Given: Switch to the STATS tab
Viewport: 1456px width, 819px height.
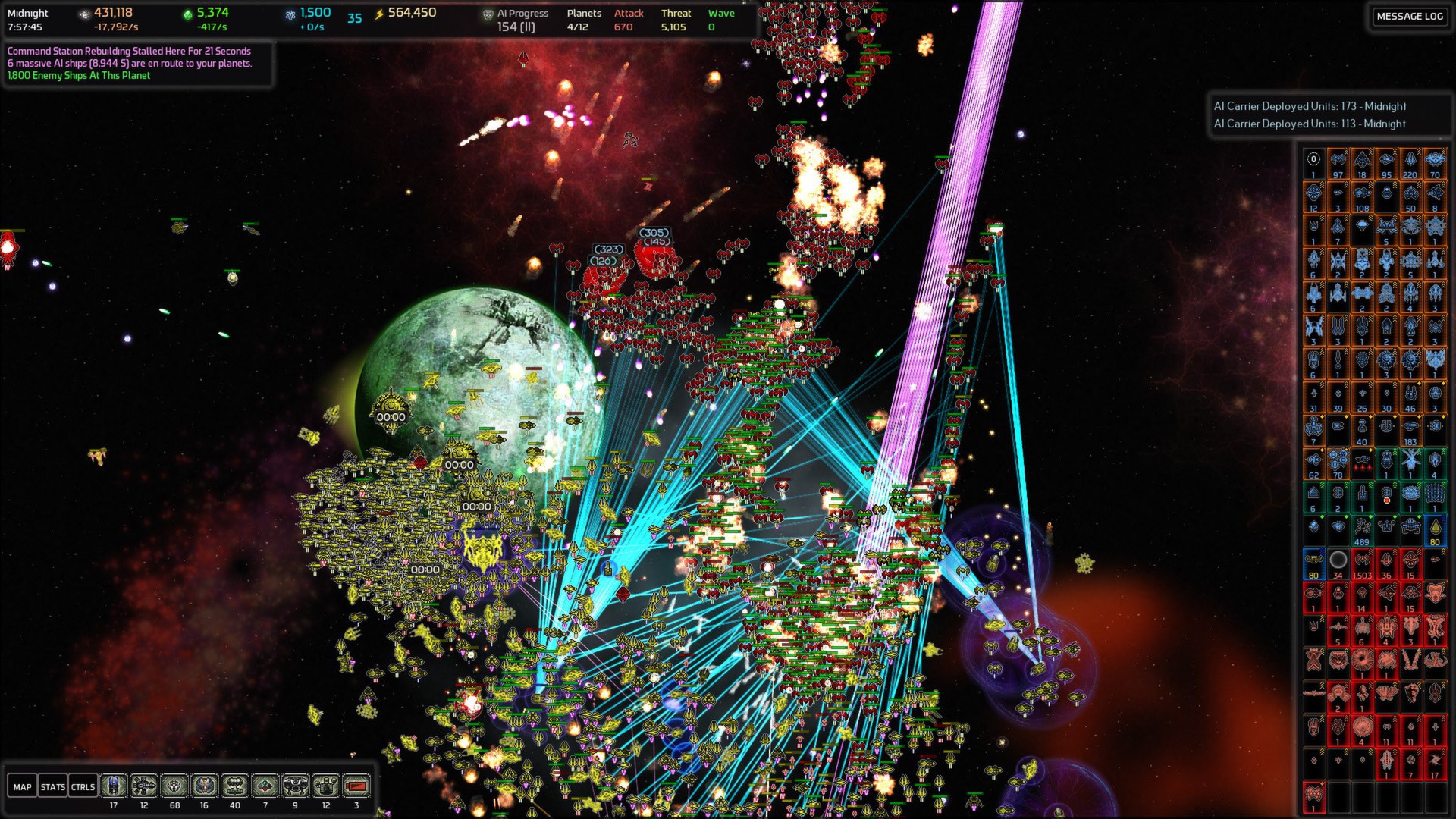Looking at the screenshot, I should tap(53, 786).
